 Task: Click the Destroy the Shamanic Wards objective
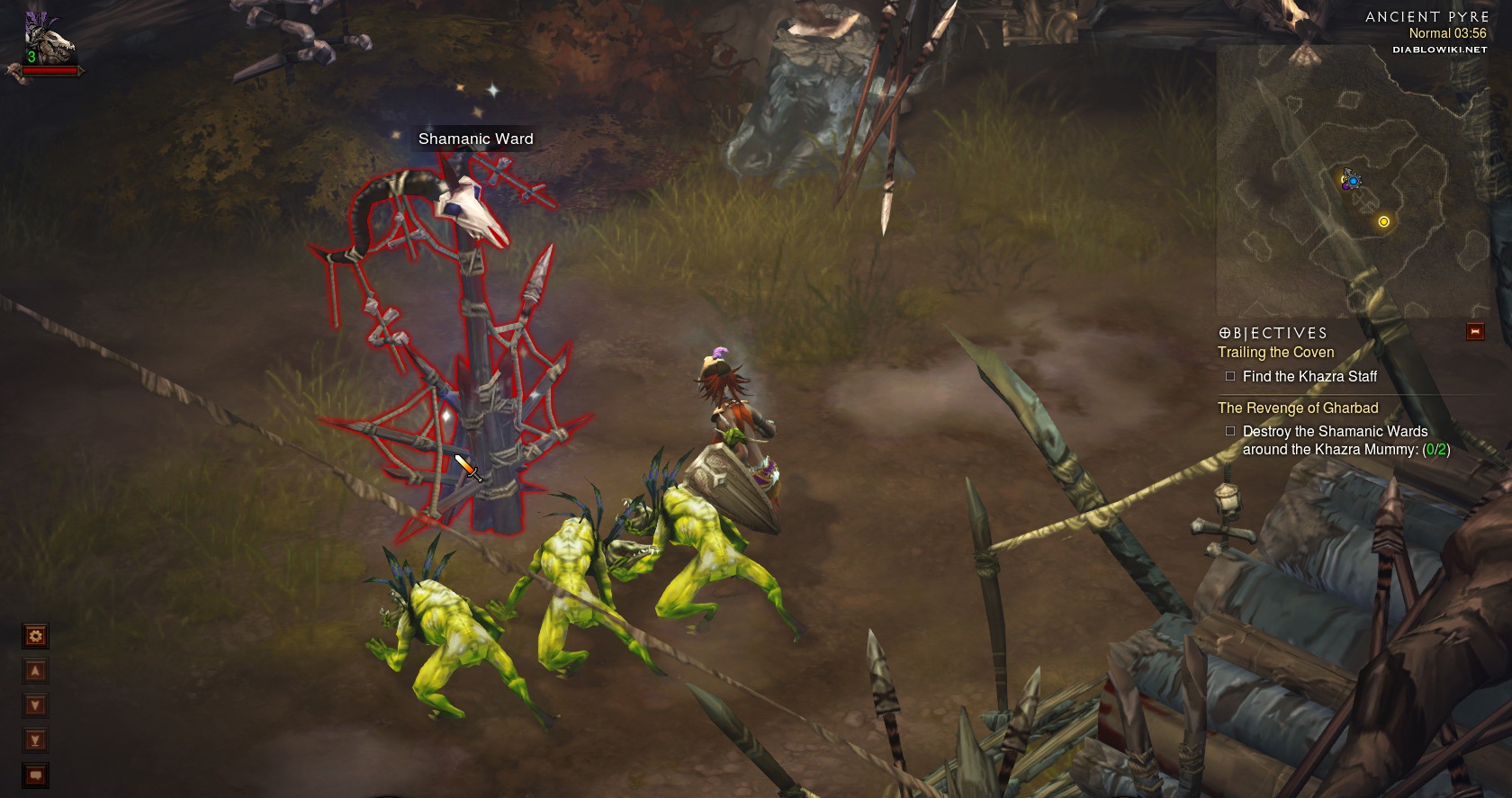tap(1345, 440)
